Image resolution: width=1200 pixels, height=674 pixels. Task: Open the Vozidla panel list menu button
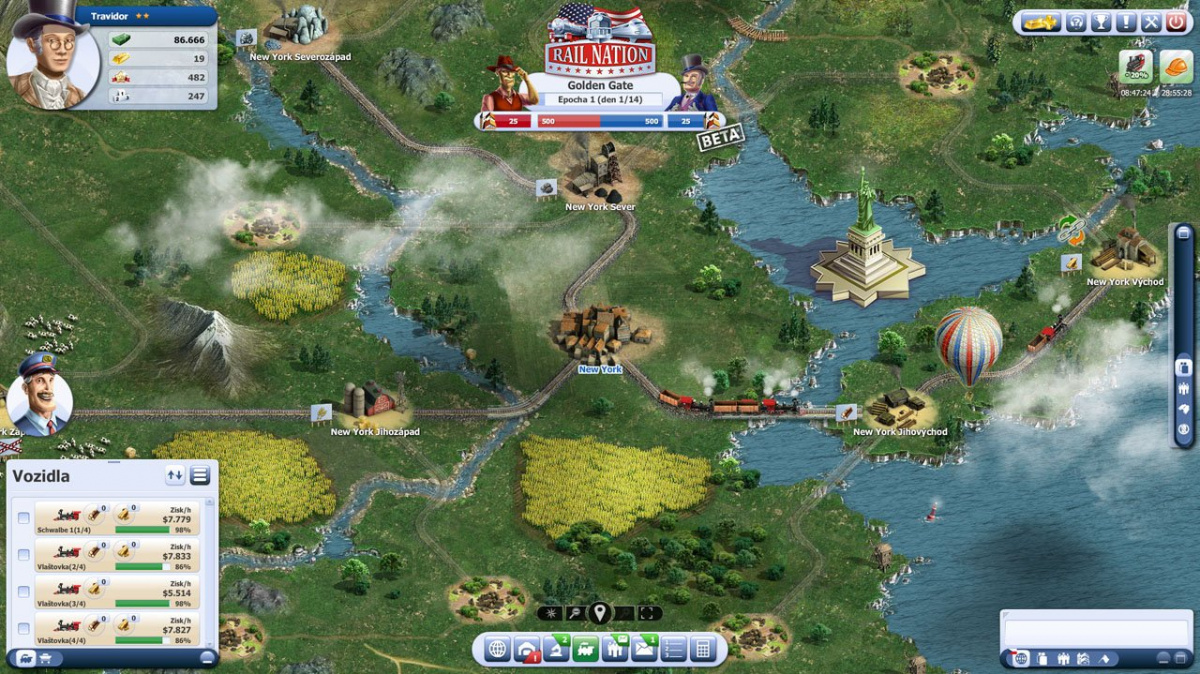pos(200,476)
